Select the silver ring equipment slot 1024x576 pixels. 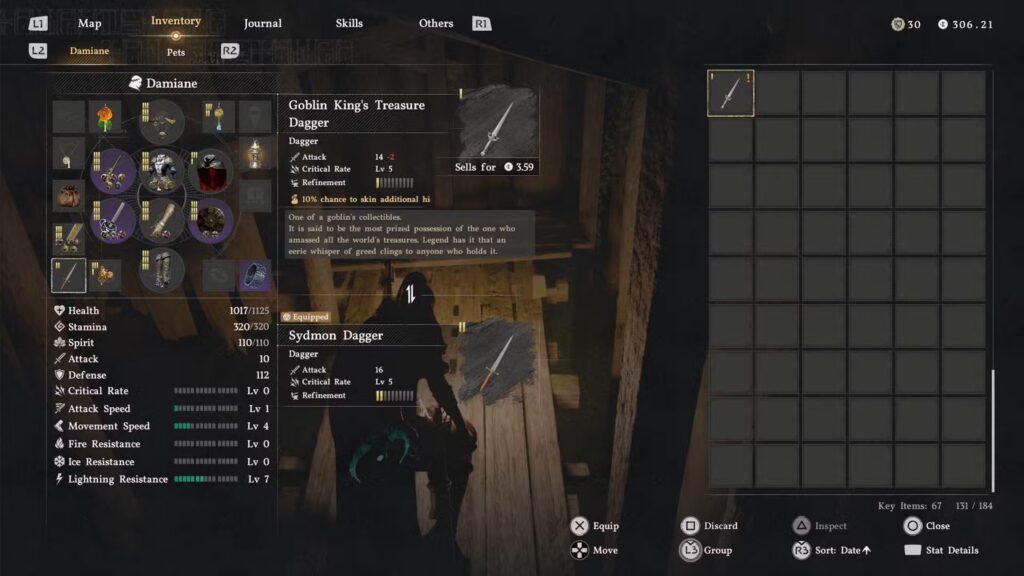(255, 274)
